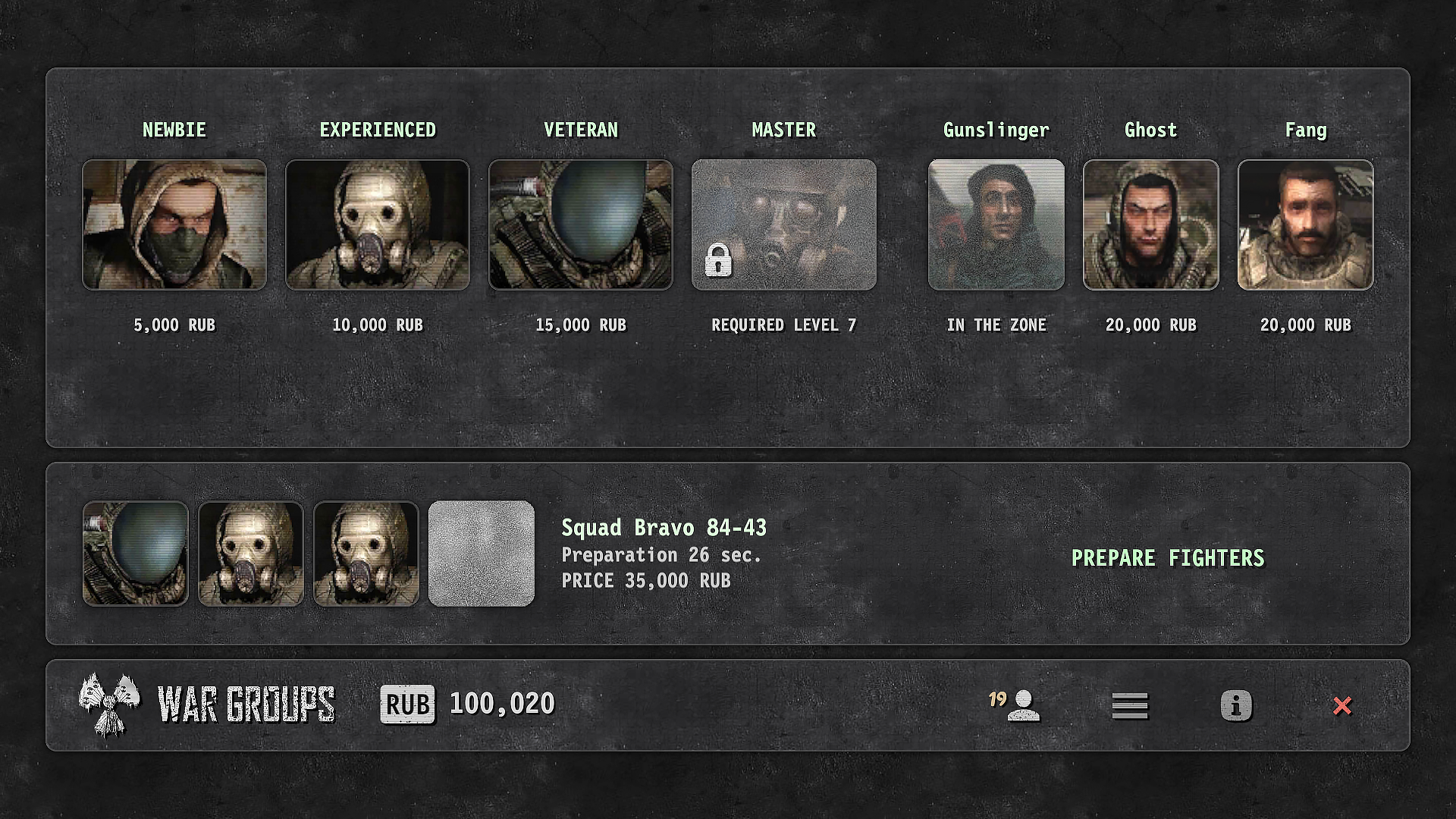Hire the Veteran fighter
Image resolution: width=1456 pixels, height=819 pixels.
pos(580,224)
